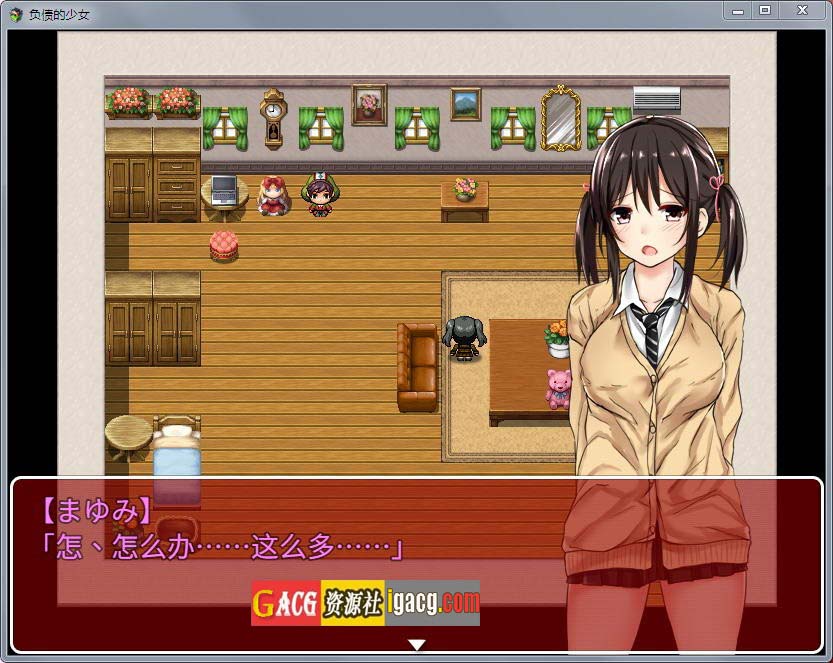Minimize the game window
833x663 pixels.
click(x=738, y=10)
